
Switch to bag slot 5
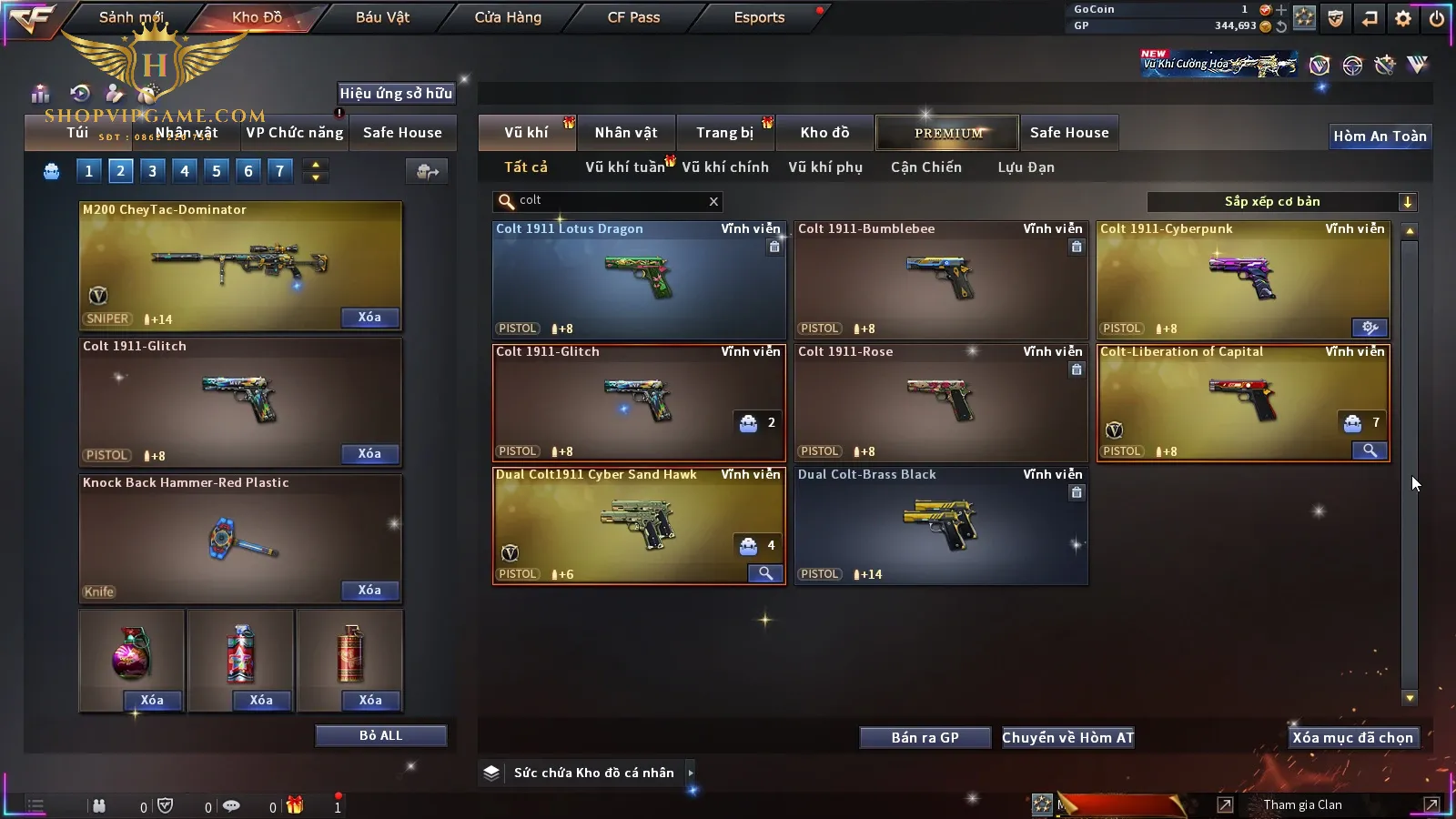(217, 171)
